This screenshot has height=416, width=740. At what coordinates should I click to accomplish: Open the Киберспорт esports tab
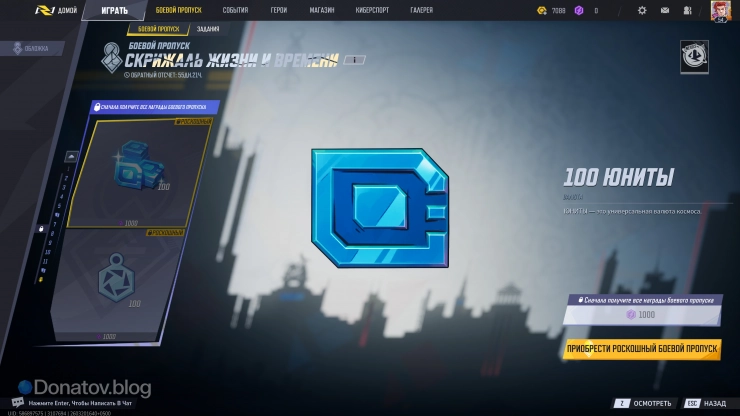click(x=373, y=10)
